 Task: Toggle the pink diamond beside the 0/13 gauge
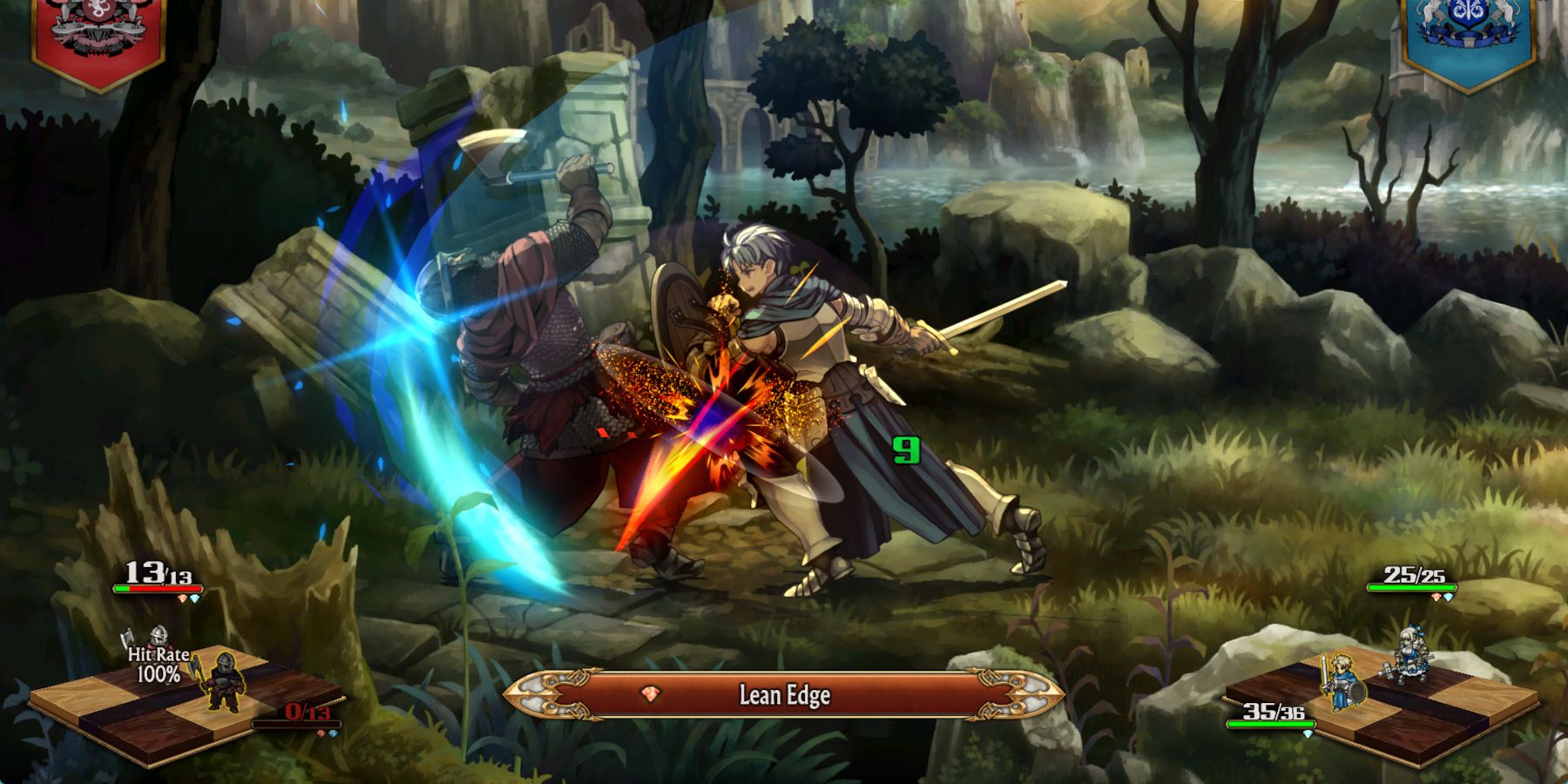tap(321, 733)
